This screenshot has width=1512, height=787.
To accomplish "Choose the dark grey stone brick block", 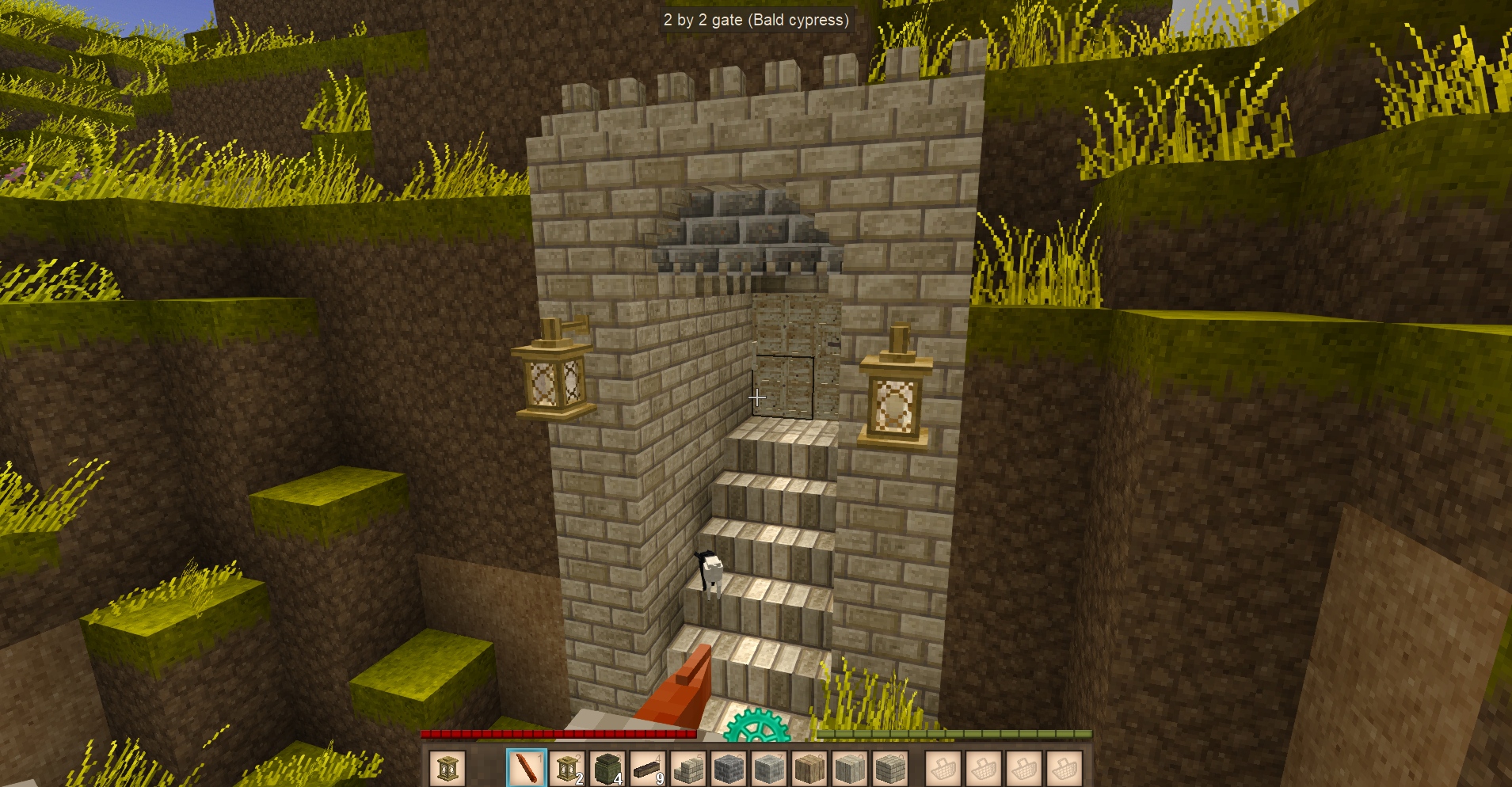I will pyautogui.click(x=729, y=768).
